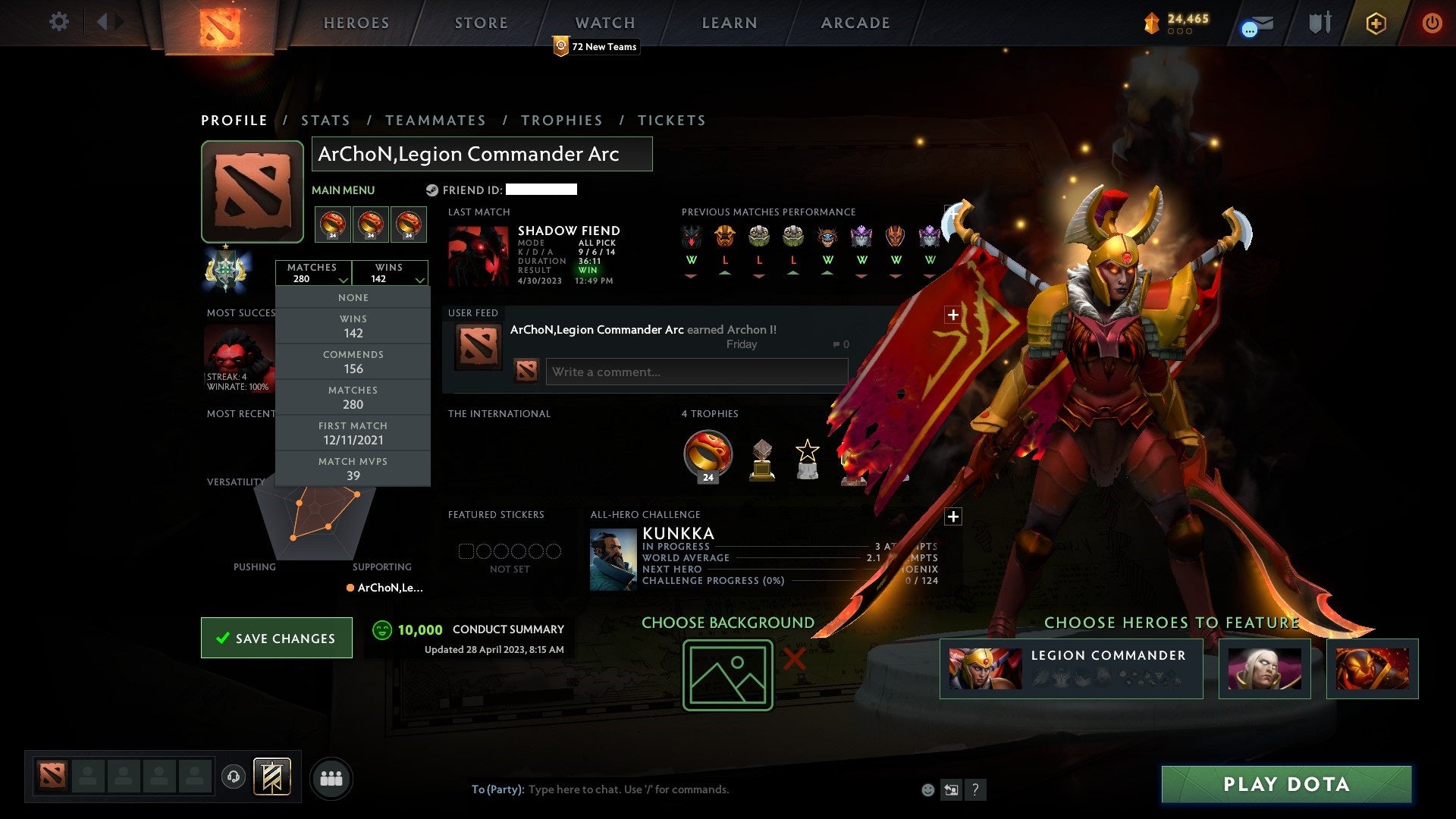
Task: Click the smiley emoticon beside chat bar
Action: 928,789
